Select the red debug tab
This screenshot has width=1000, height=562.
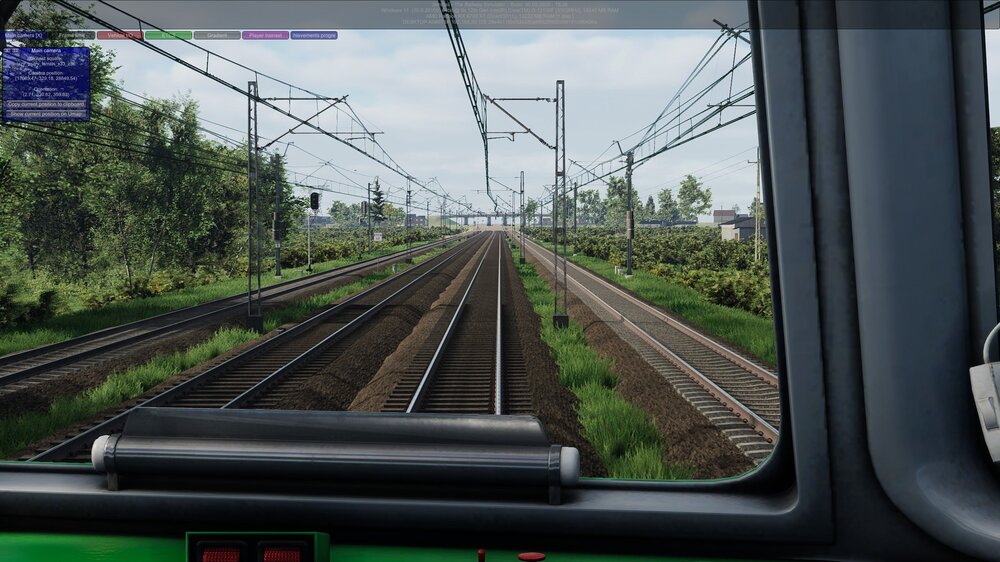(x=120, y=35)
